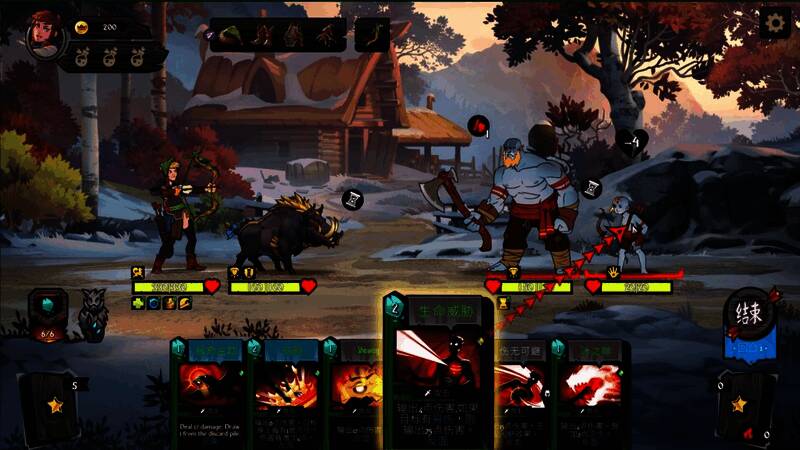The width and height of the screenshot is (800, 450).
Task: Inspect the boar's hourglass intent icon
Action: tap(352, 199)
